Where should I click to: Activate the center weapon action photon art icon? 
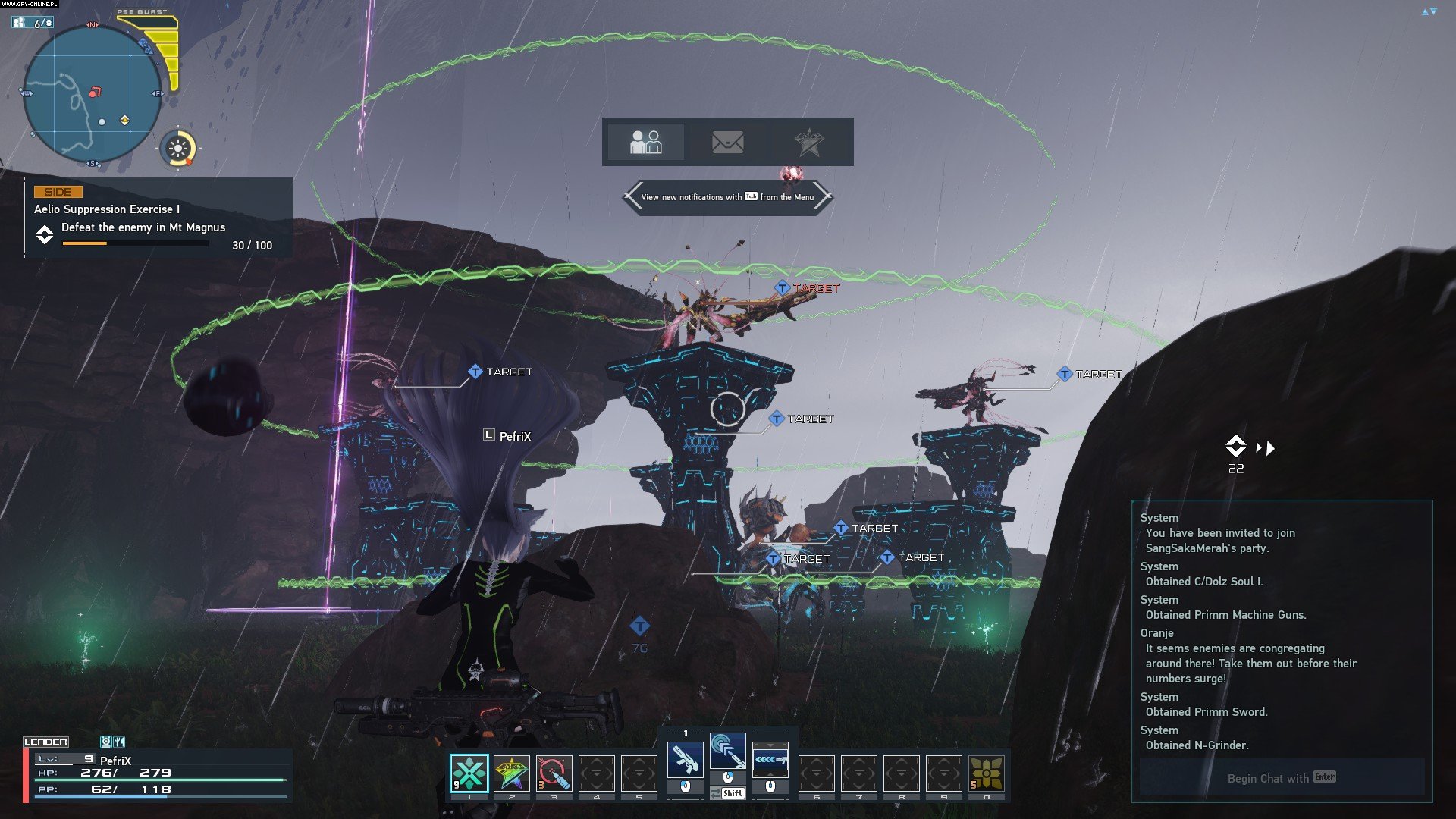click(727, 752)
